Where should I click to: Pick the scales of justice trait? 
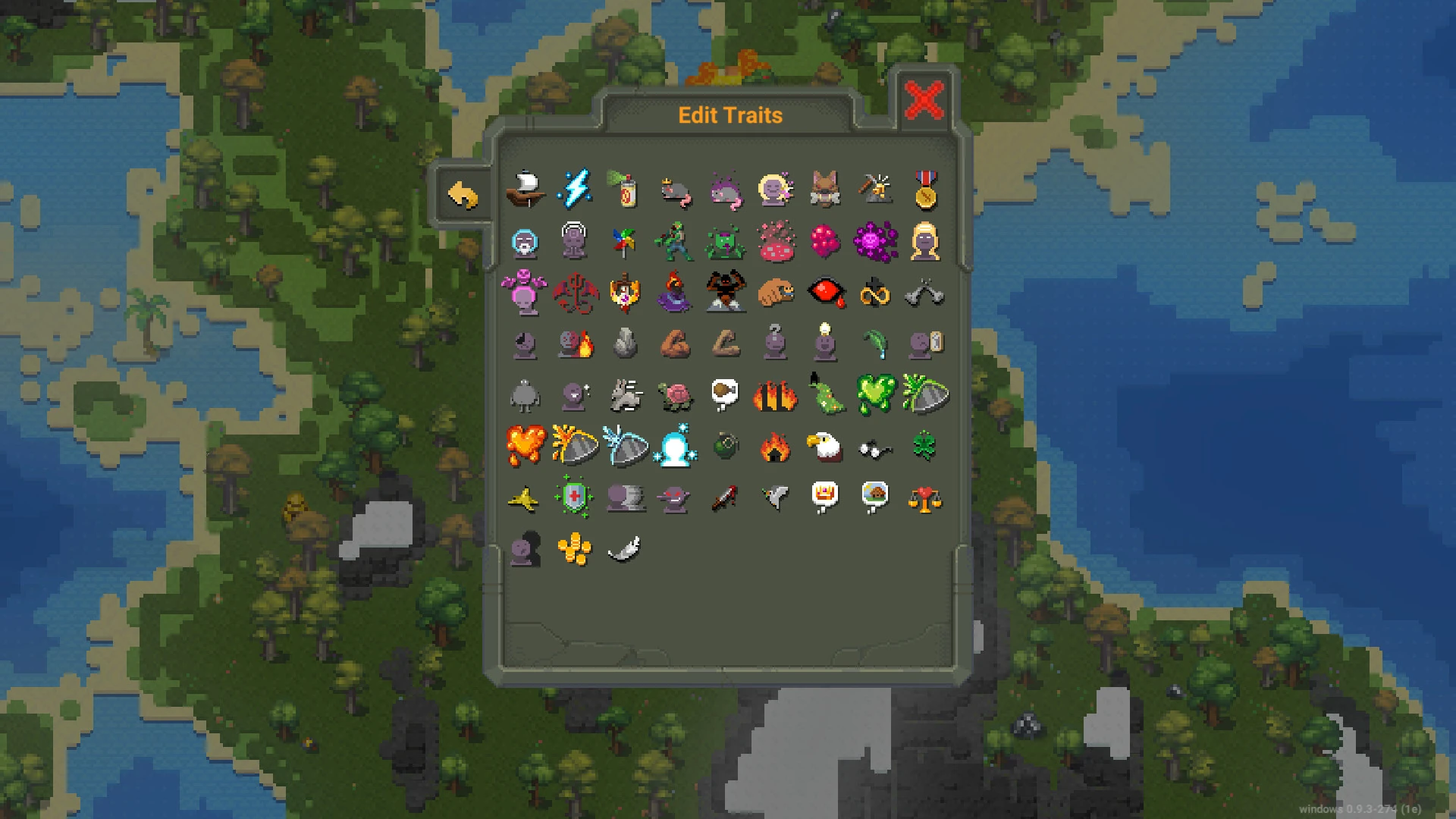(925, 497)
